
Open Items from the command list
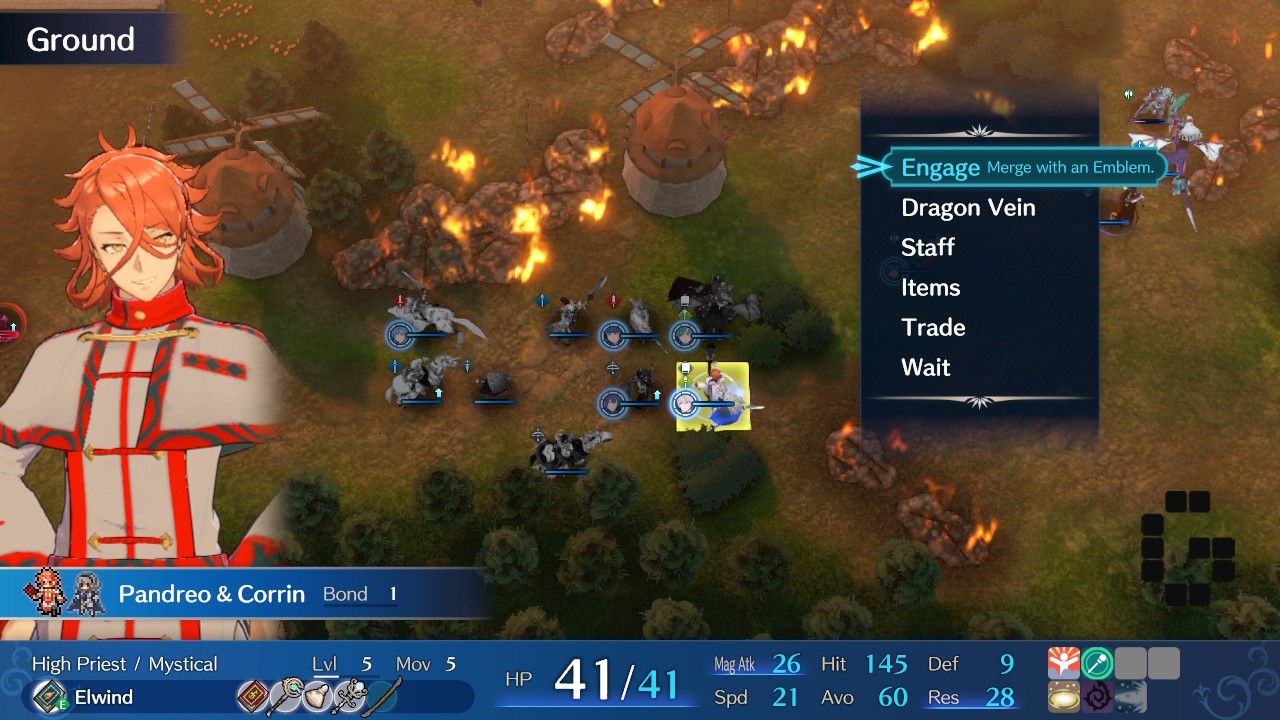click(930, 287)
